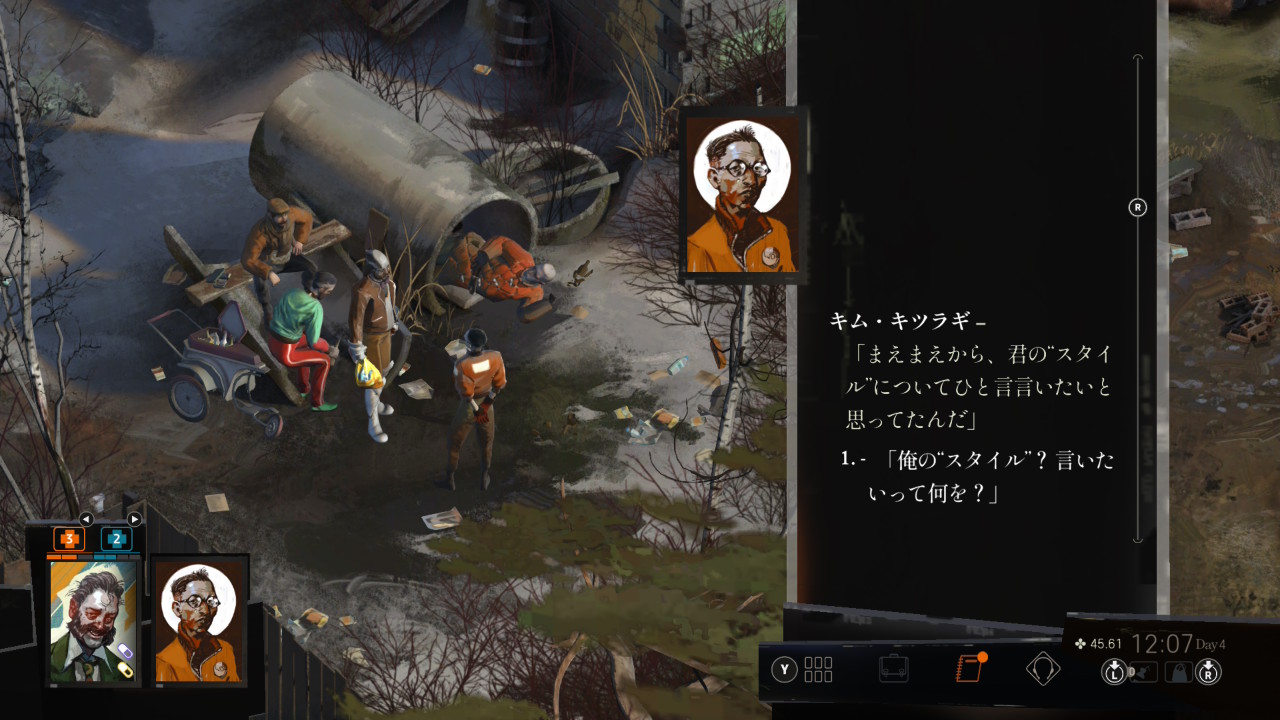The width and height of the screenshot is (1280, 720).
Task: Open the journal notebook icon
Action: click(x=968, y=669)
